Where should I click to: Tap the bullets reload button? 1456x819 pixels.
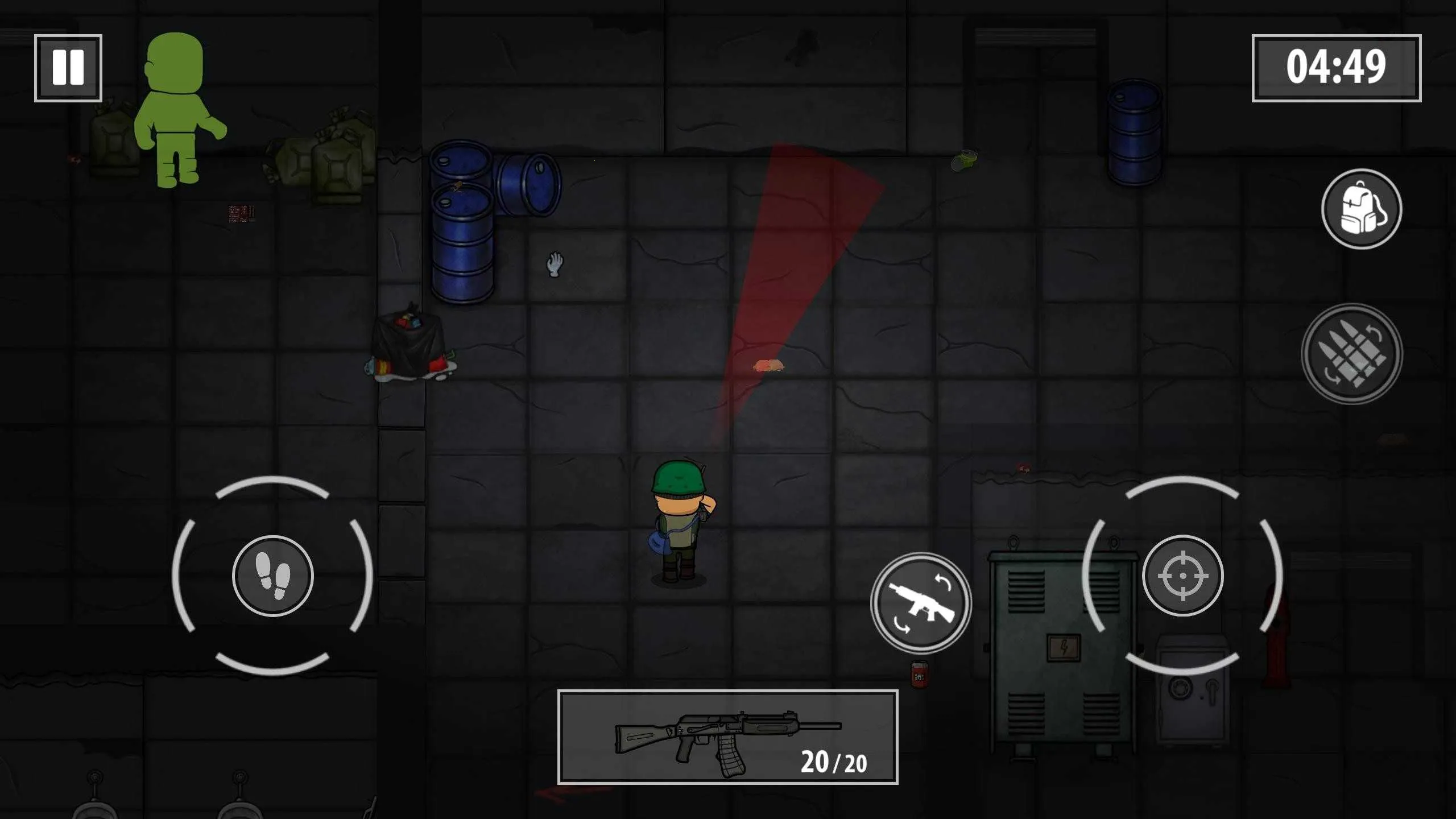pos(1351,354)
